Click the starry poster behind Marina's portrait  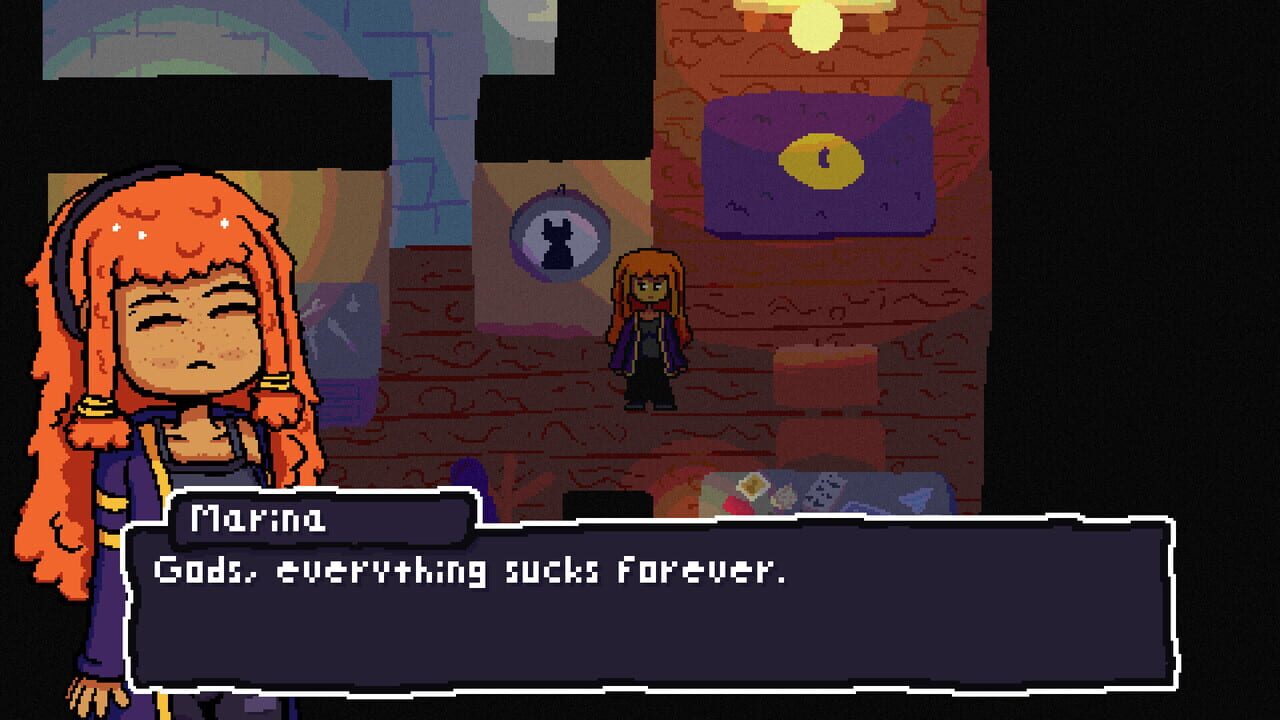[x=345, y=330]
